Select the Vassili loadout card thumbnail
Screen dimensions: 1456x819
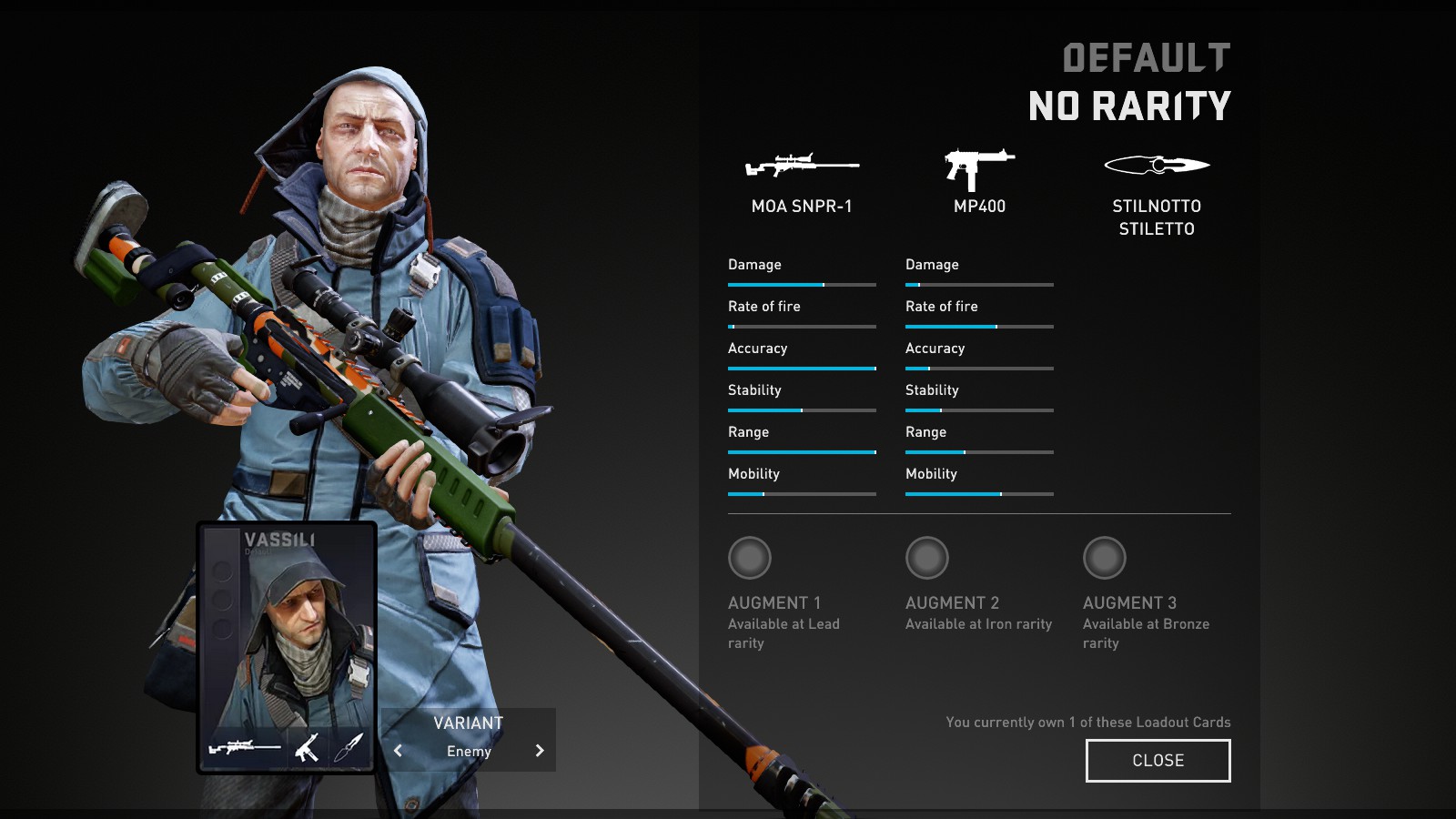pos(287,647)
